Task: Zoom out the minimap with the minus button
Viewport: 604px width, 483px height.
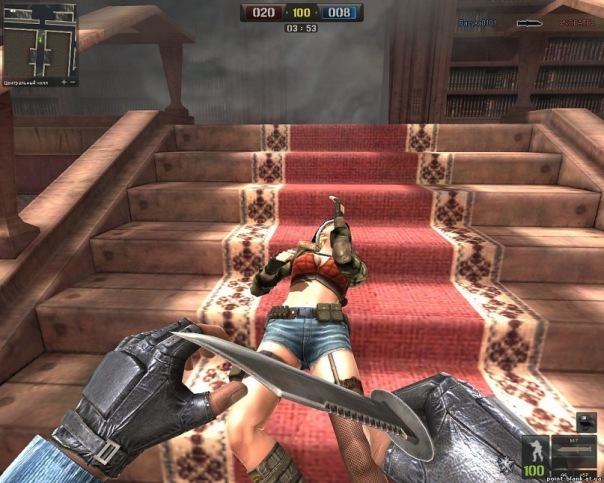Action: (x=73, y=81)
